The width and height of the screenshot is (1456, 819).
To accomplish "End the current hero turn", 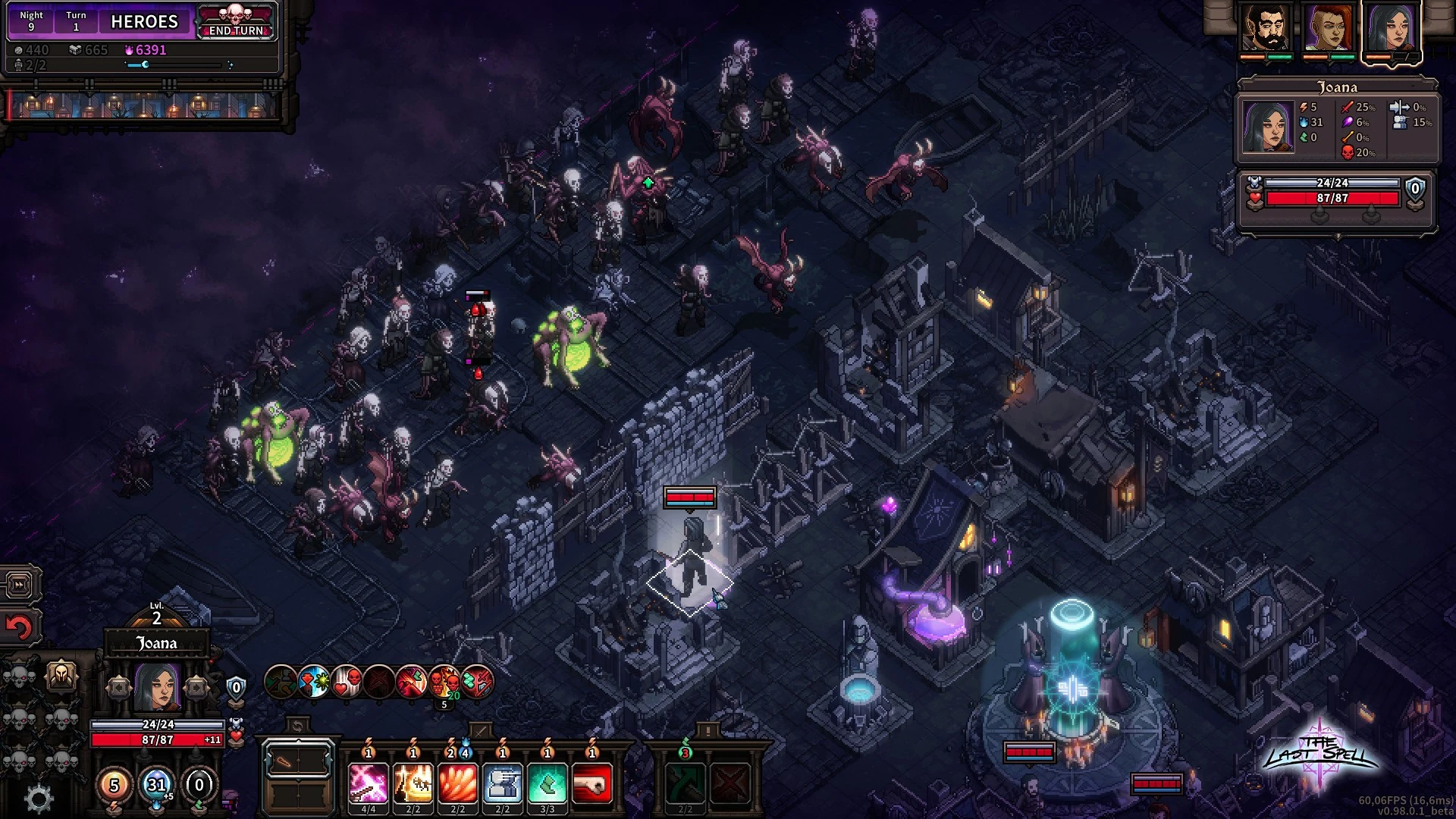I will (236, 23).
